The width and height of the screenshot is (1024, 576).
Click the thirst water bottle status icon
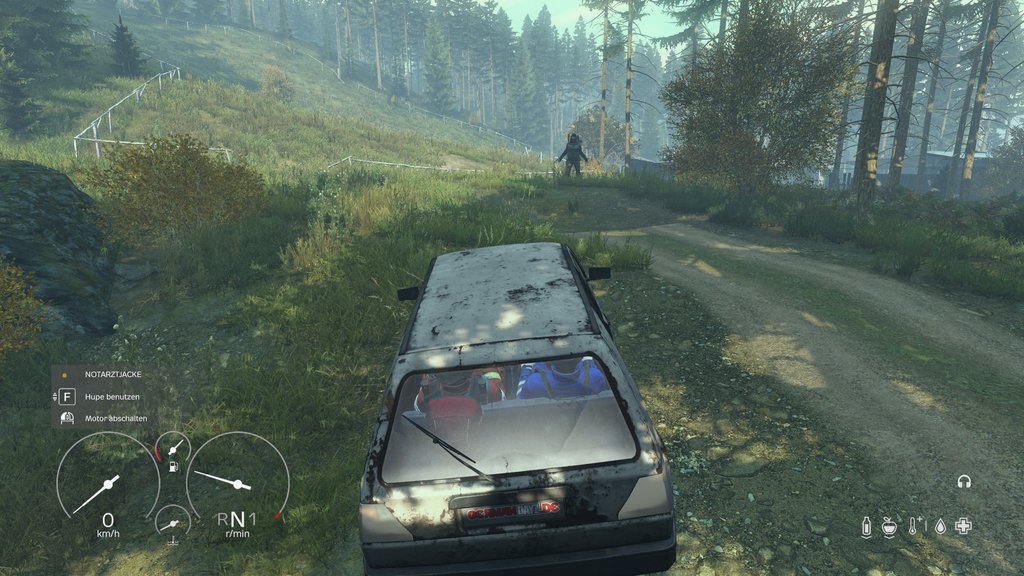[x=866, y=527]
